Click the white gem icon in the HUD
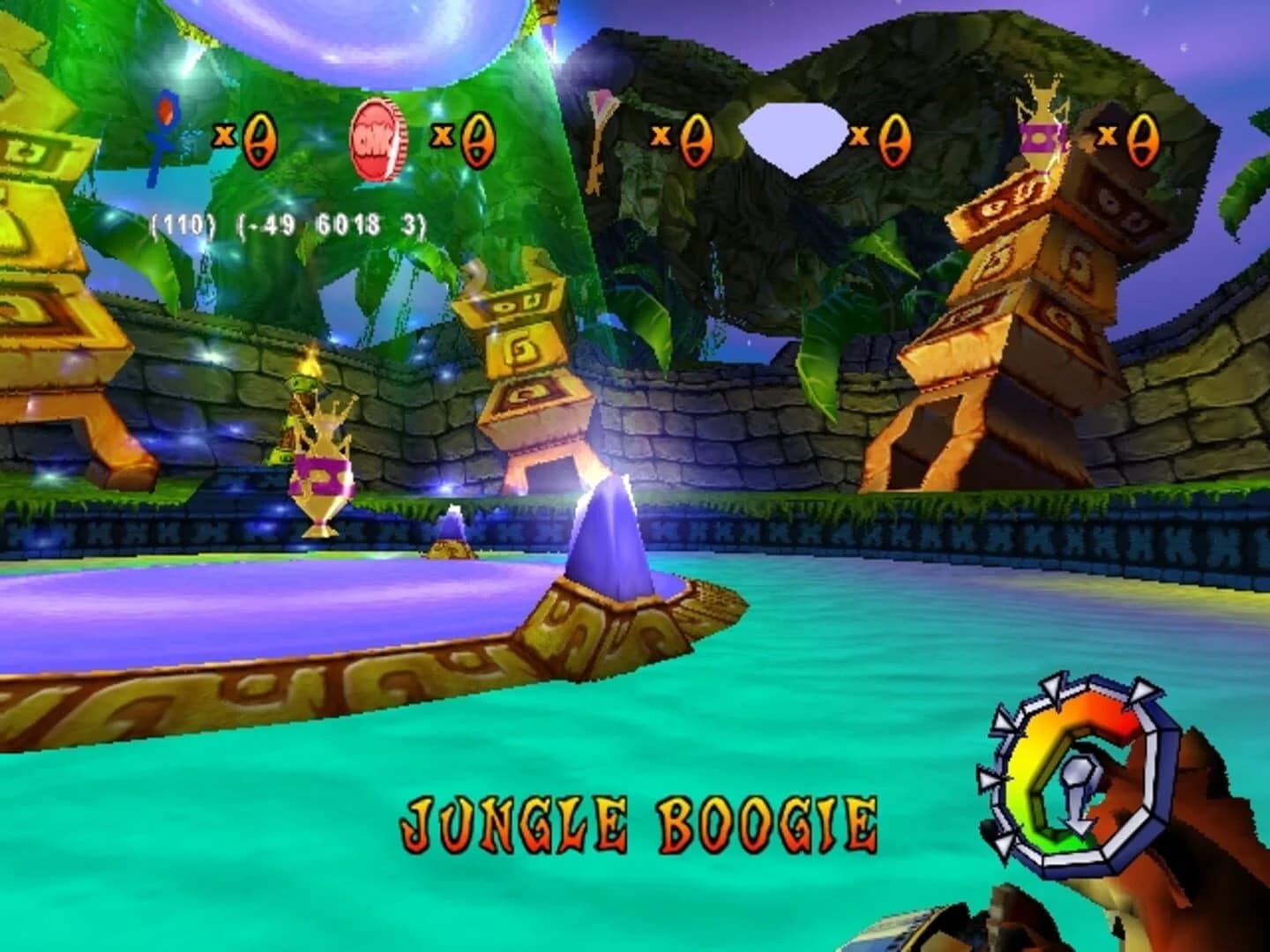 click(x=794, y=137)
